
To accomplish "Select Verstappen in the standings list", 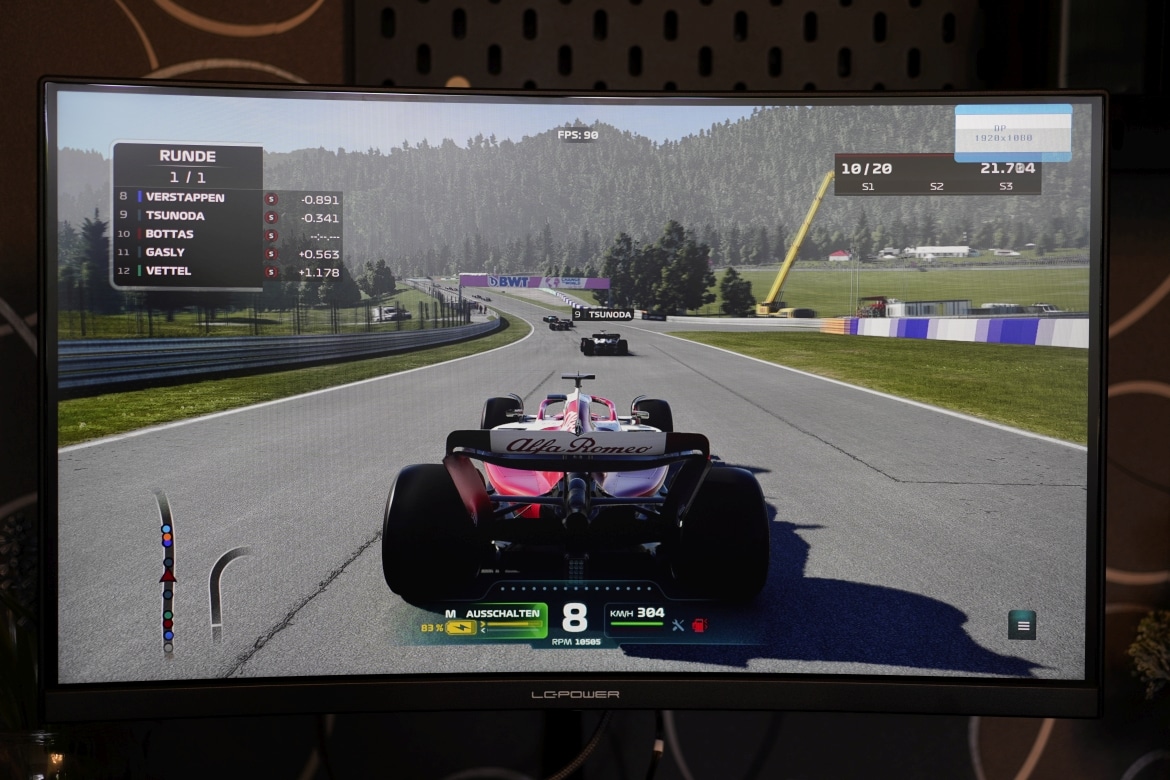I will point(185,197).
